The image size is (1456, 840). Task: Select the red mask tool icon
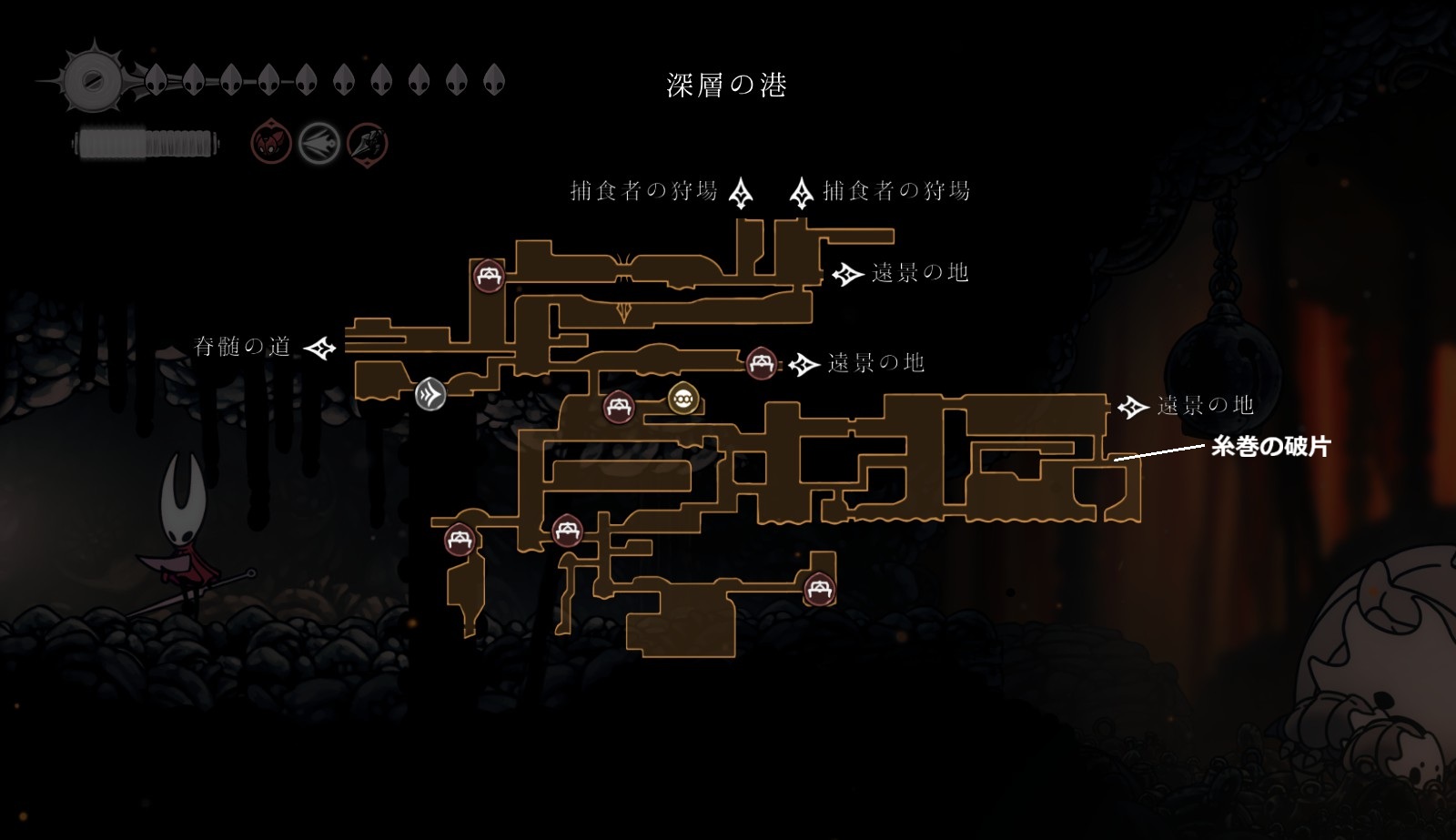point(270,143)
